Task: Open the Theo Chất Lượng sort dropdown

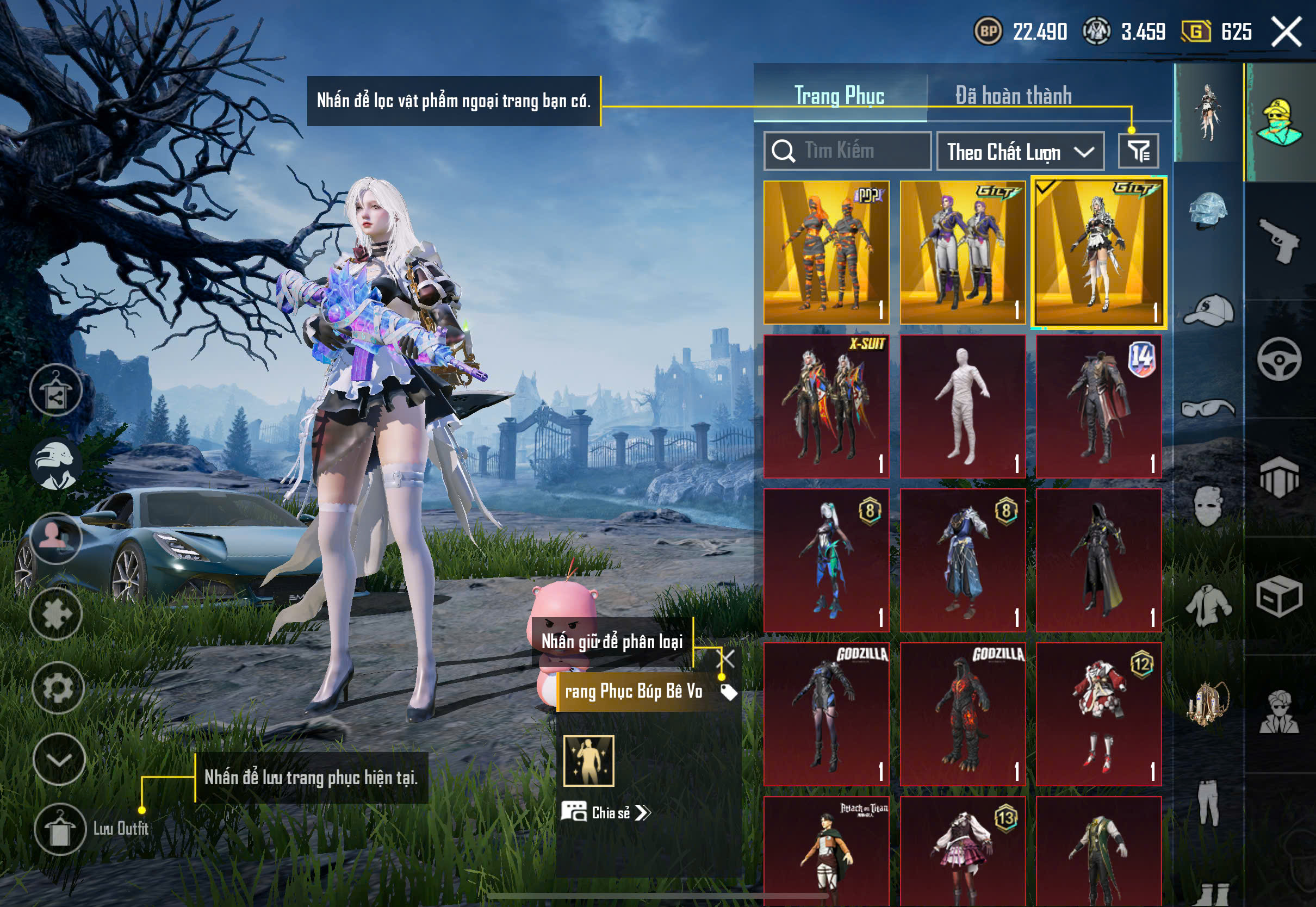Action: [1020, 151]
